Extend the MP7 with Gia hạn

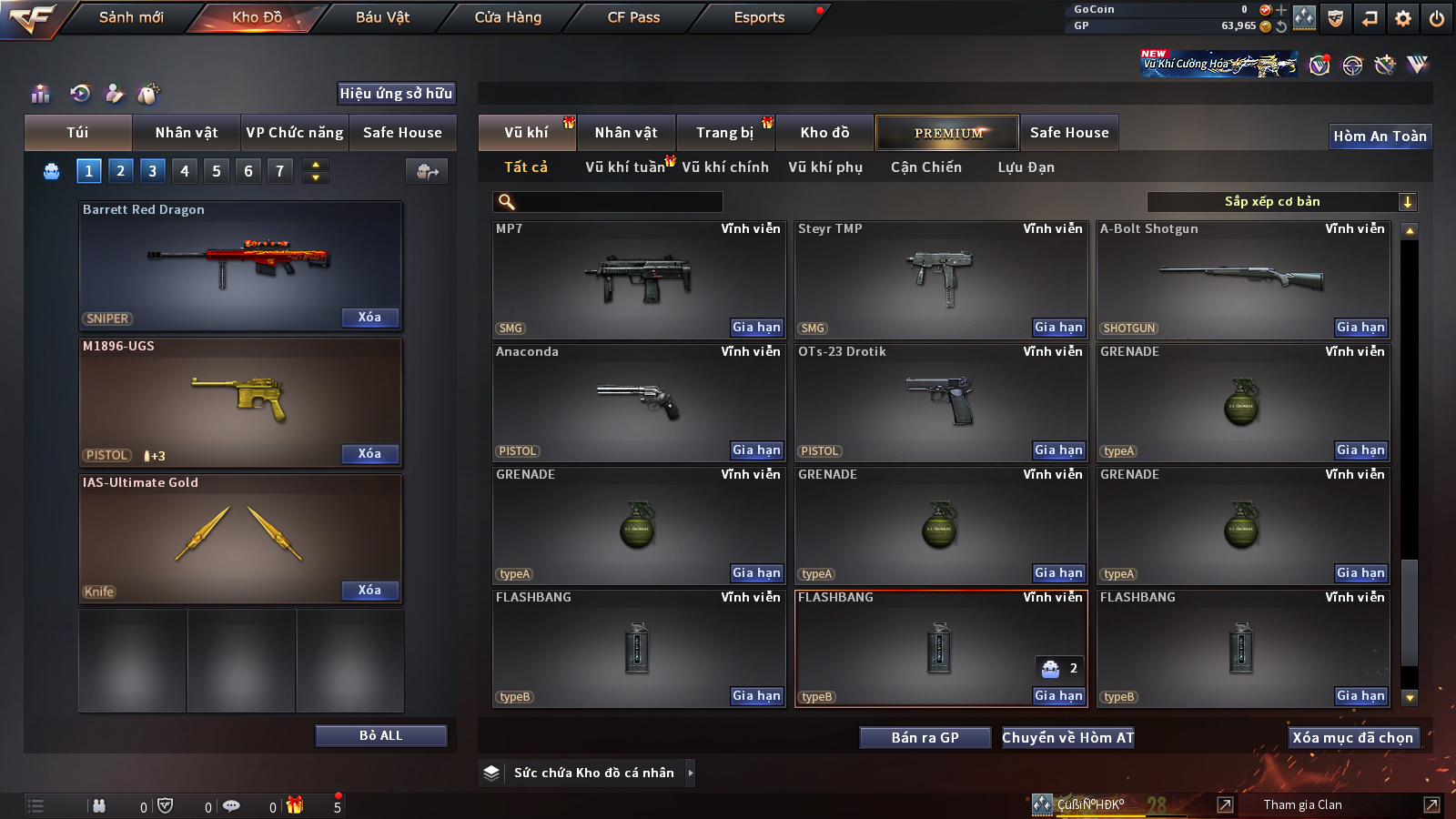click(756, 328)
